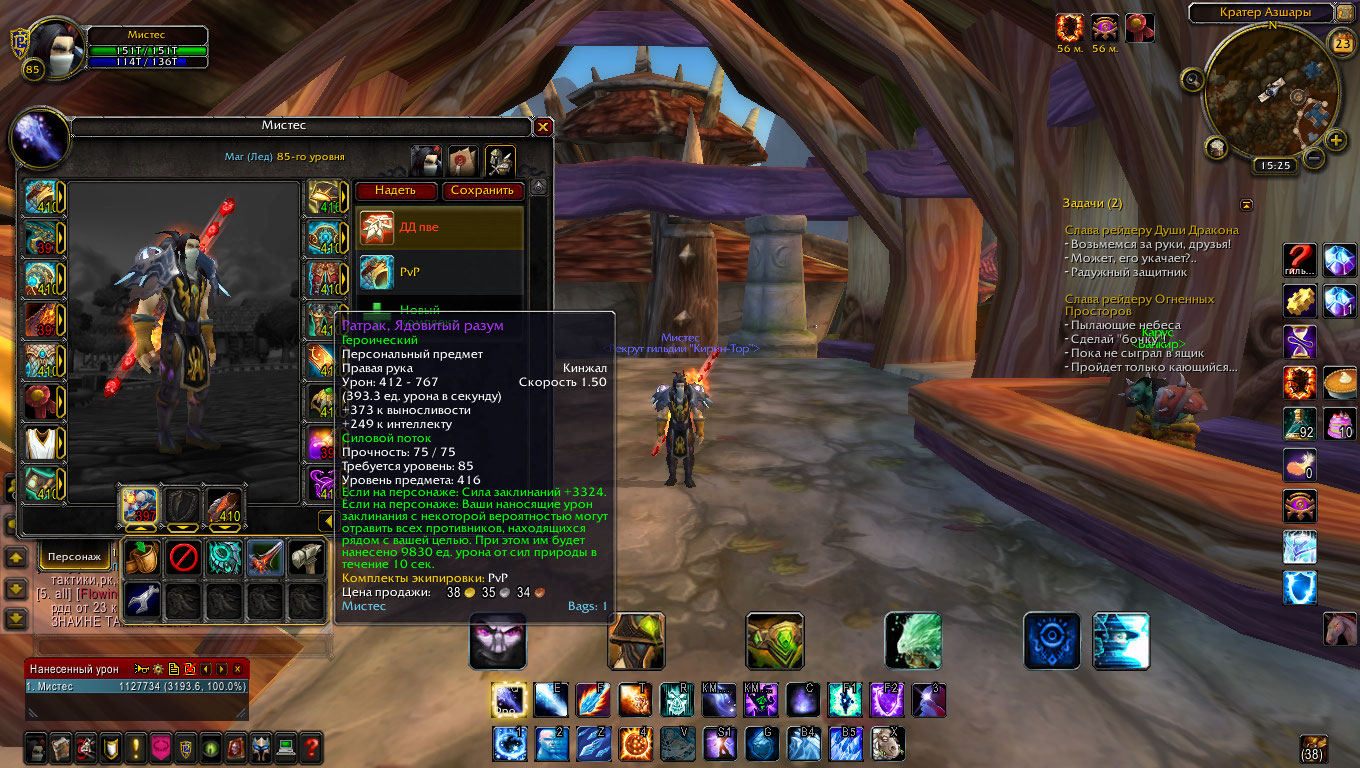Screen dimensions: 1360x768
Task: Open the minimap tracking magnifier button
Action: coord(1192,79)
